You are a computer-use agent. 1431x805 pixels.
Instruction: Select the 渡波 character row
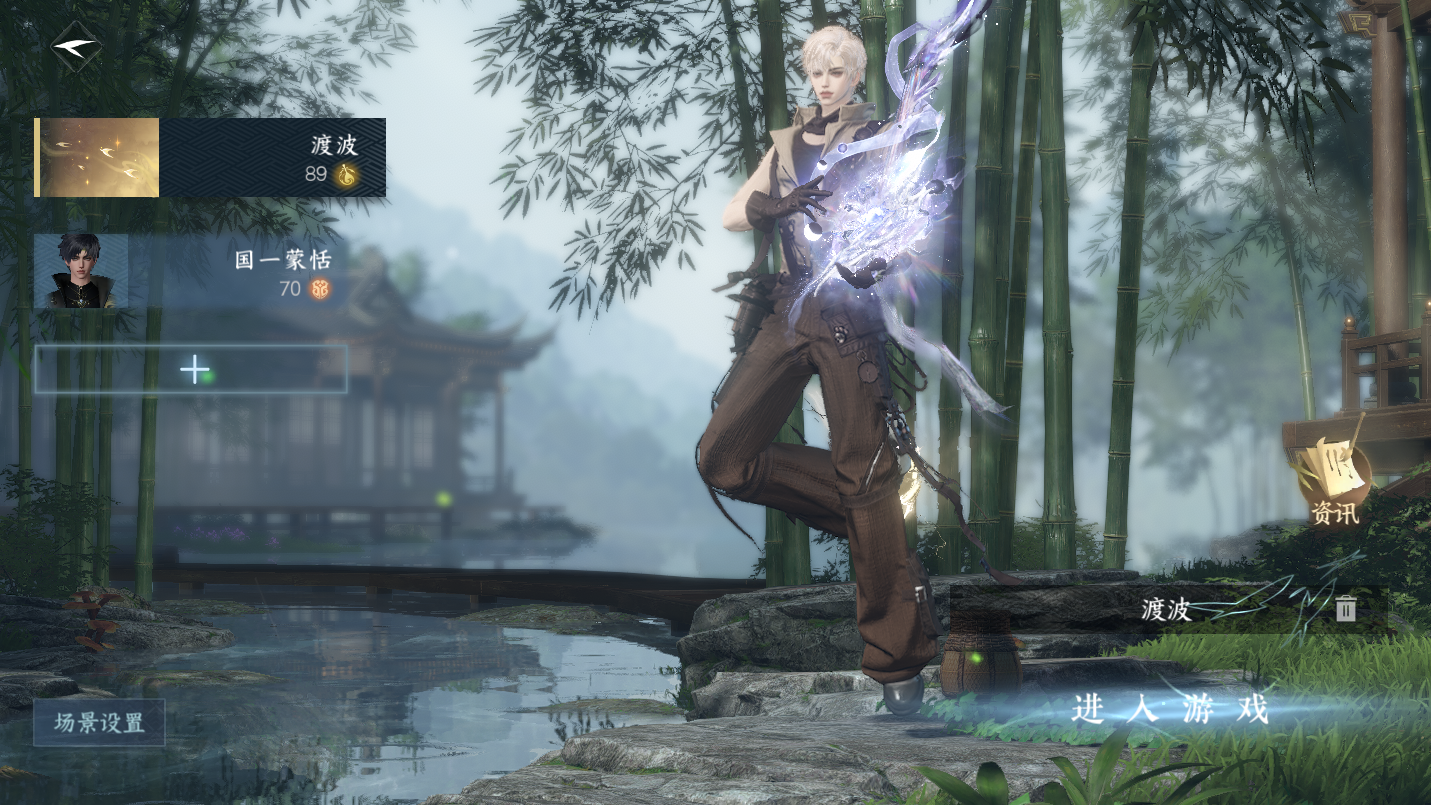(x=210, y=158)
